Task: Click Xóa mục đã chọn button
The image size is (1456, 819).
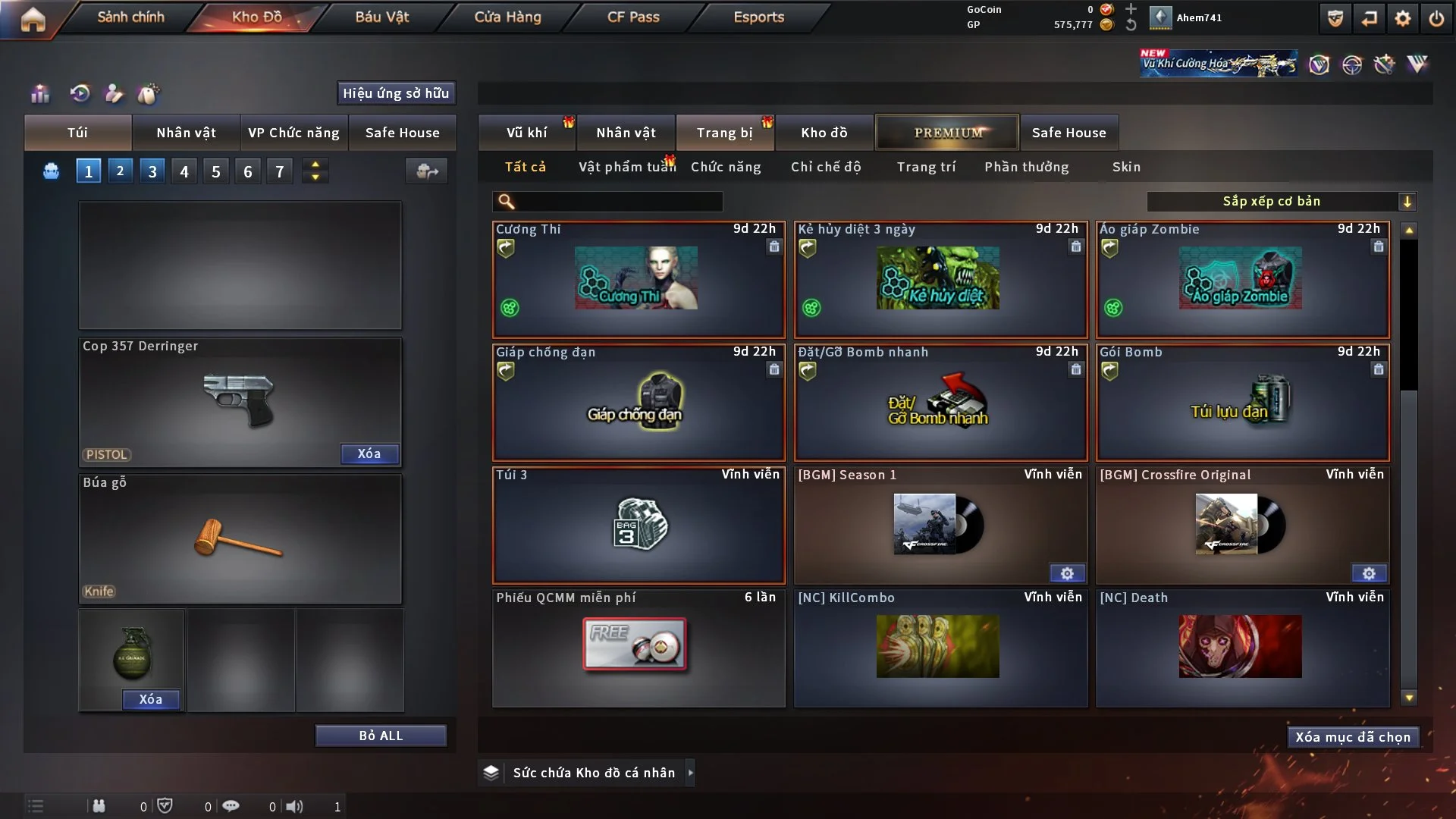Action: 1353,737
